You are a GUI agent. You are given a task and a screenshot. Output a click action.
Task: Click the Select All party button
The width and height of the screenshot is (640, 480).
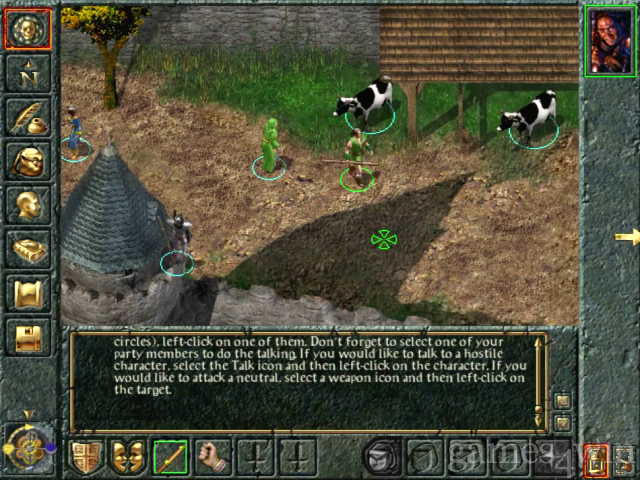(624, 459)
